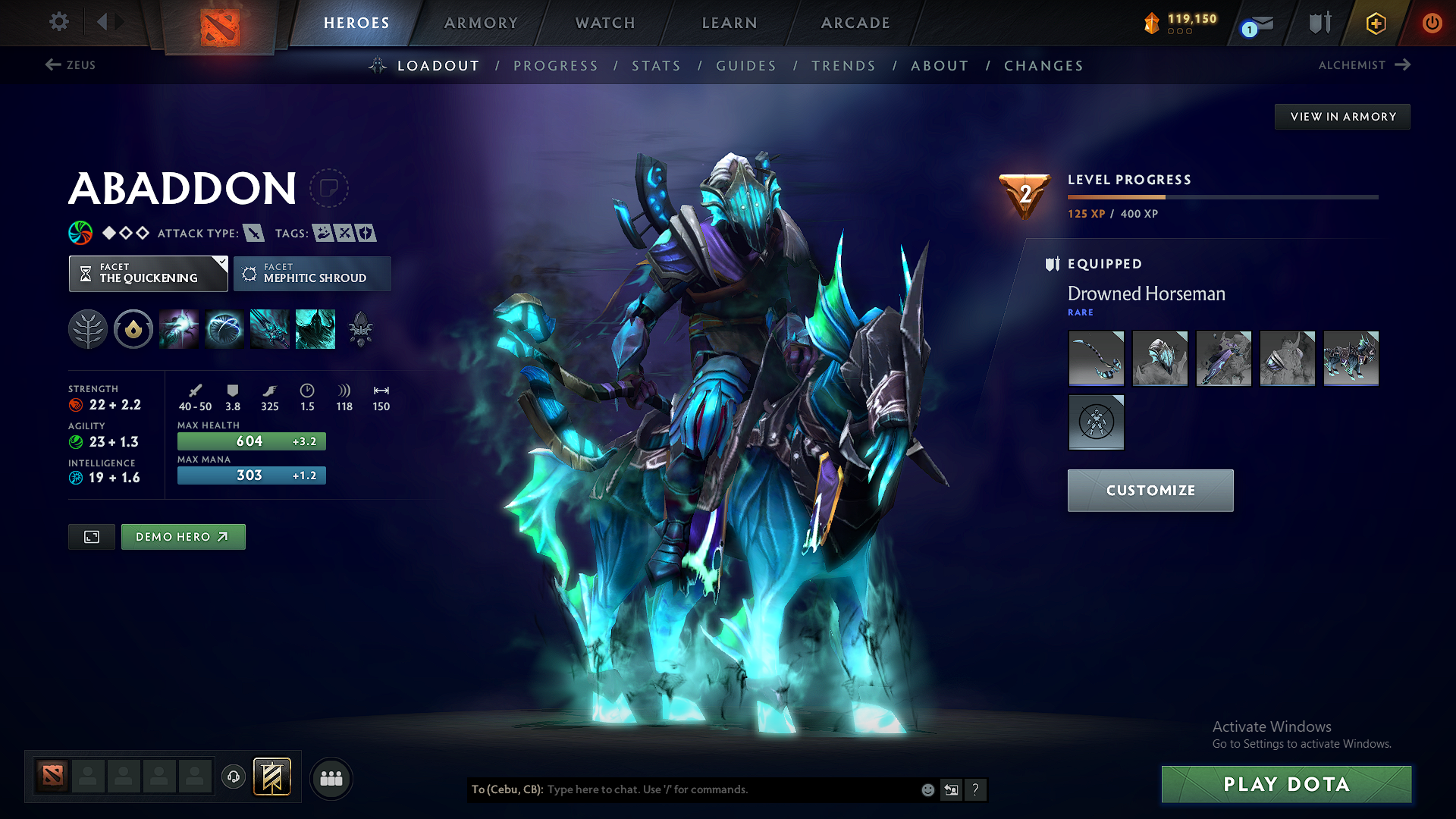This screenshot has height=819, width=1456.
Task: Open the ARCADE menu
Action: coord(855,23)
